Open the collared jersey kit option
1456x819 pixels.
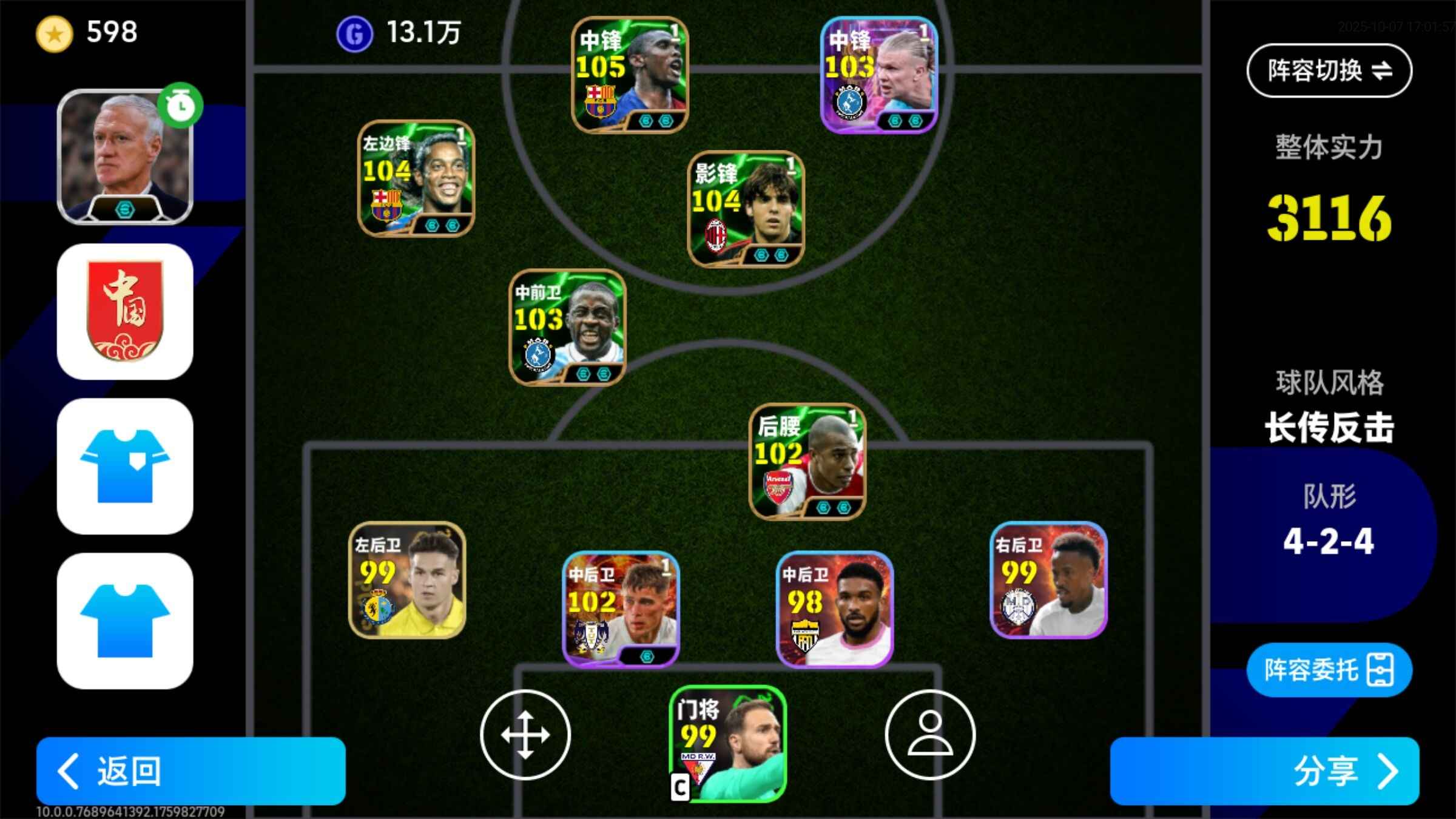click(x=125, y=466)
